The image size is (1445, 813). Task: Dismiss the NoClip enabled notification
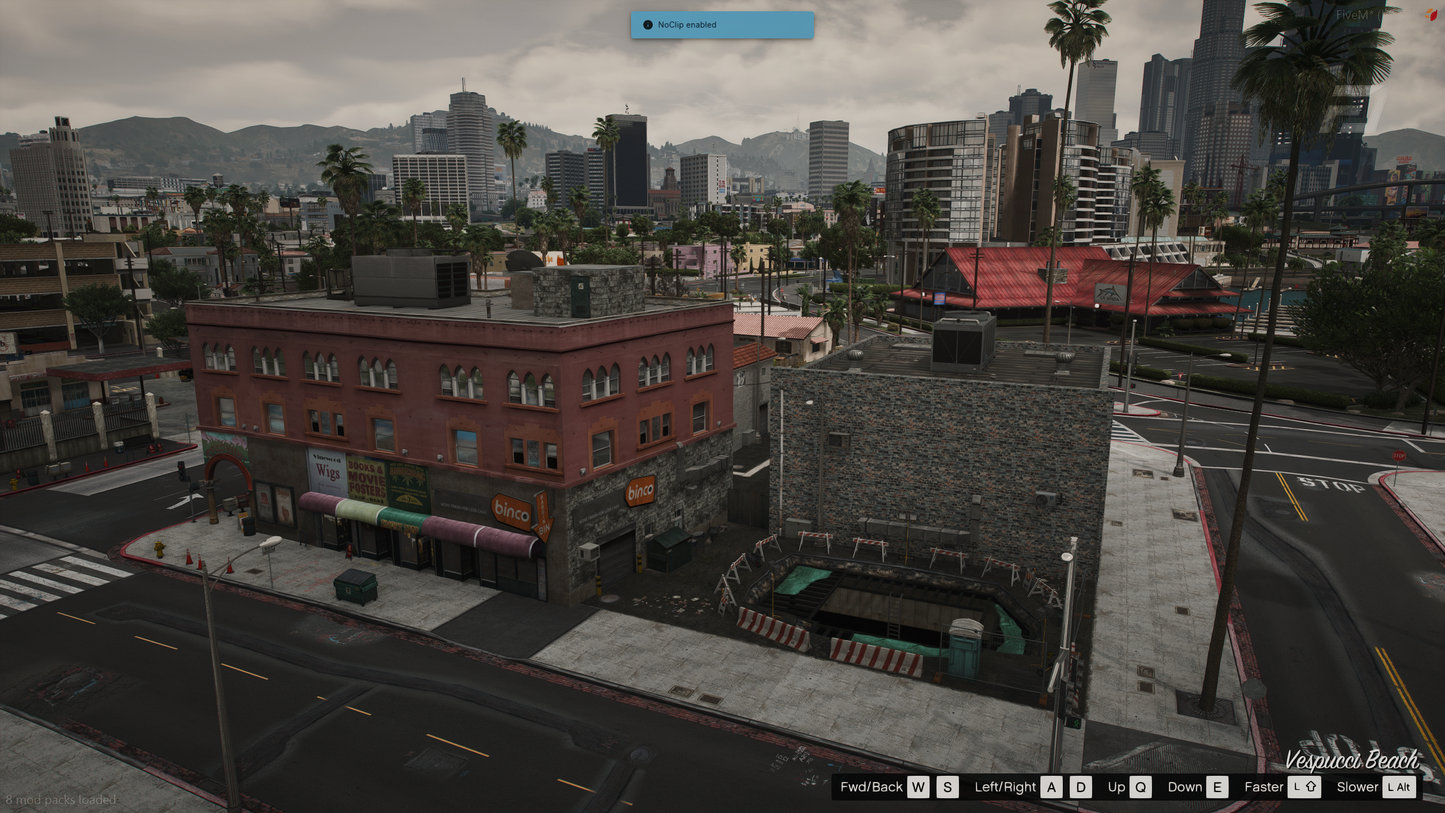(x=721, y=25)
